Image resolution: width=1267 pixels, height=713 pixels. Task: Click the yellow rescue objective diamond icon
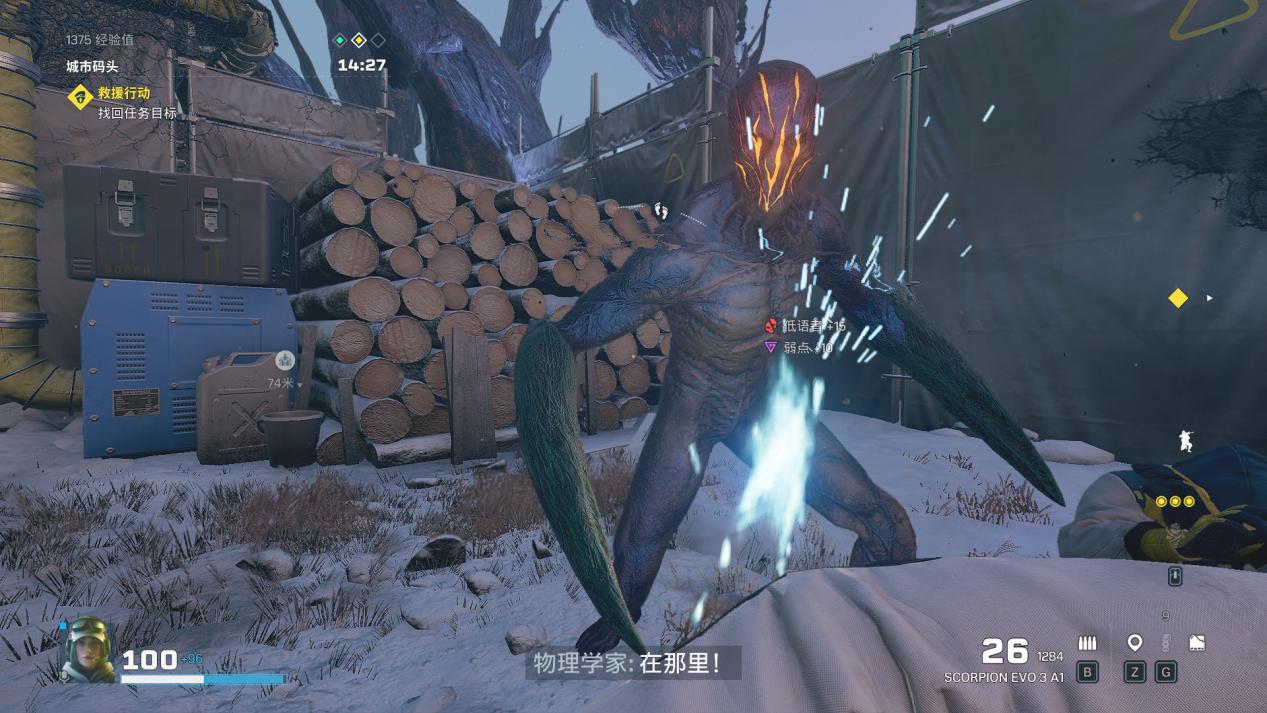[x=80, y=96]
